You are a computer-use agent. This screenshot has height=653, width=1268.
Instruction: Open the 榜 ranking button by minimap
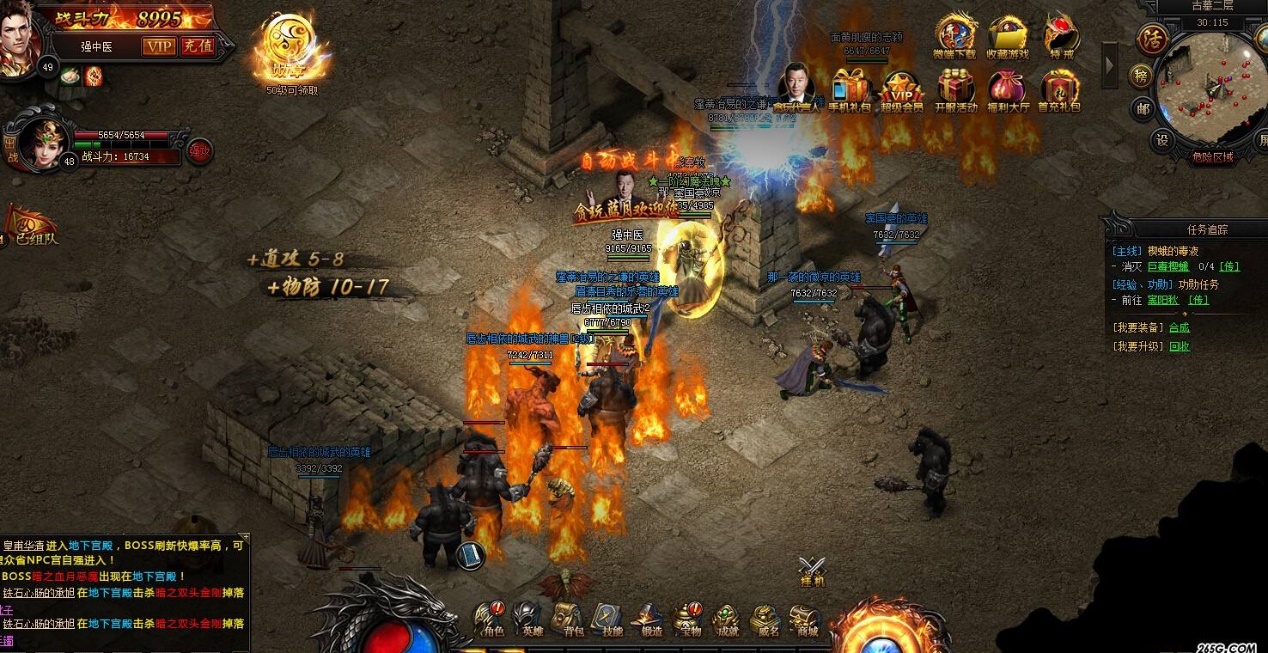pyautogui.click(x=1140, y=76)
